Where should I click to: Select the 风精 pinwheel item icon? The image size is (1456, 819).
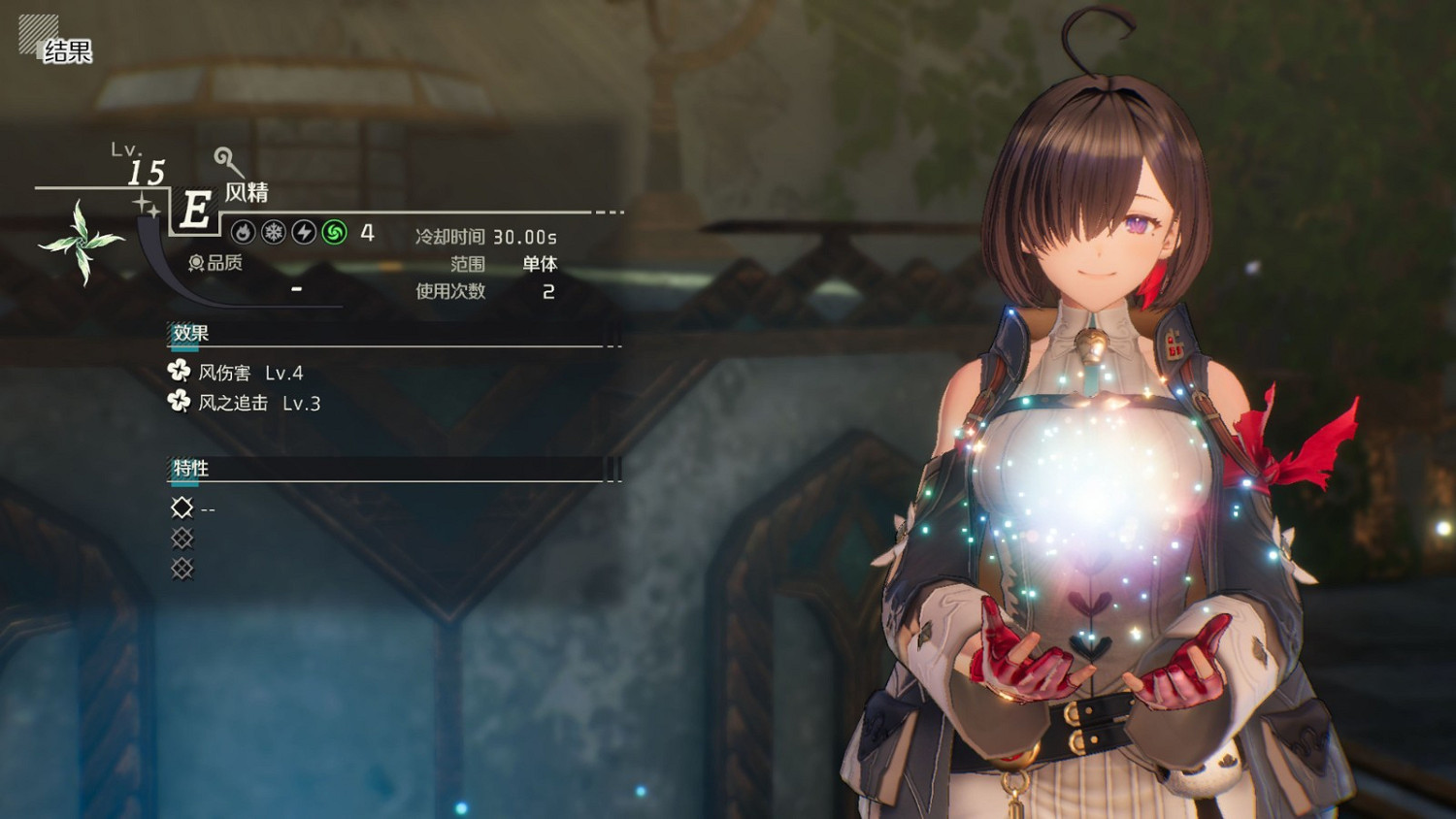click(82, 241)
